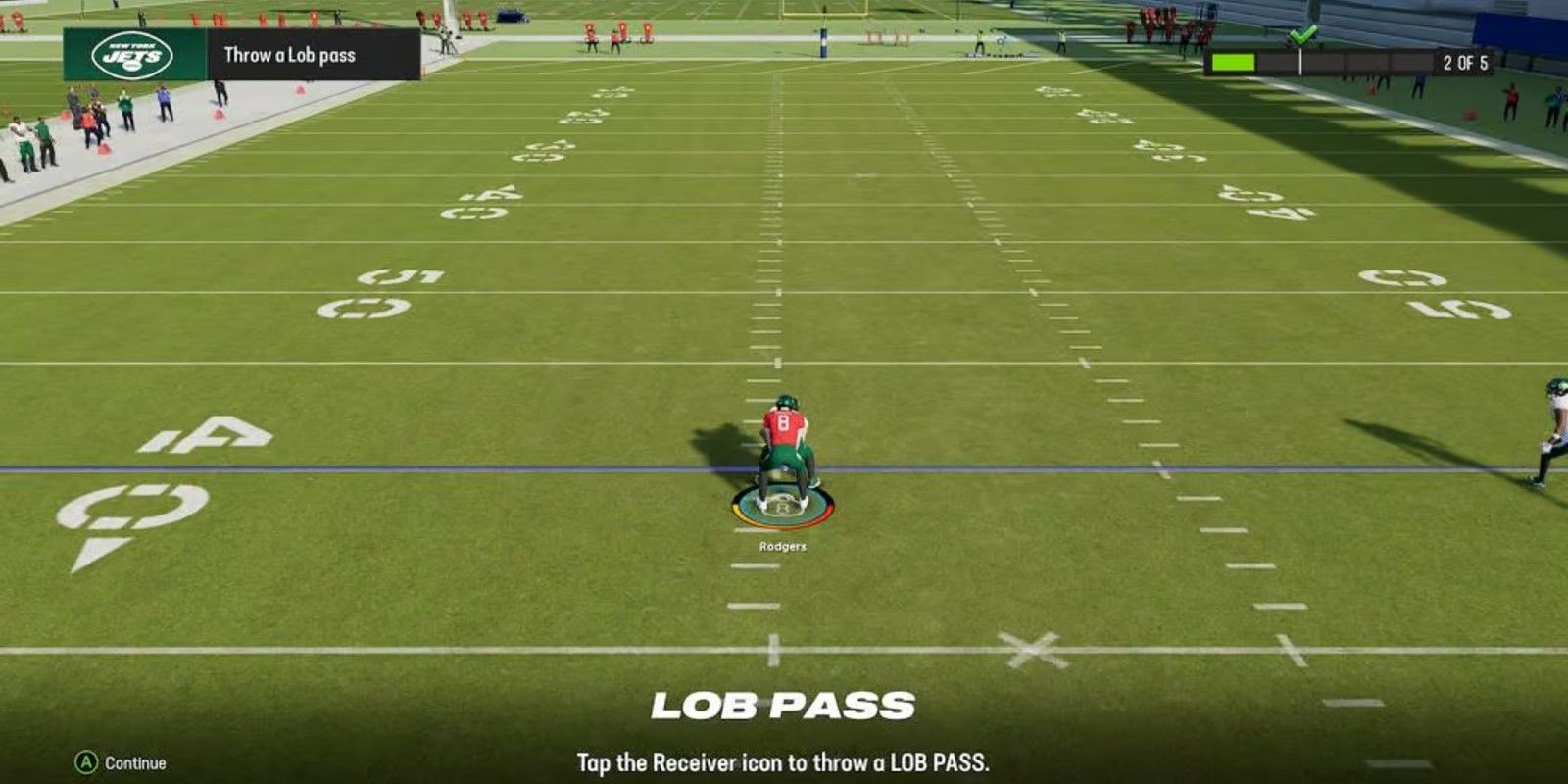This screenshot has width=1568, height=784.
Task: Toggle the player name label Rodgers
Action: click(x=781, y=549)
